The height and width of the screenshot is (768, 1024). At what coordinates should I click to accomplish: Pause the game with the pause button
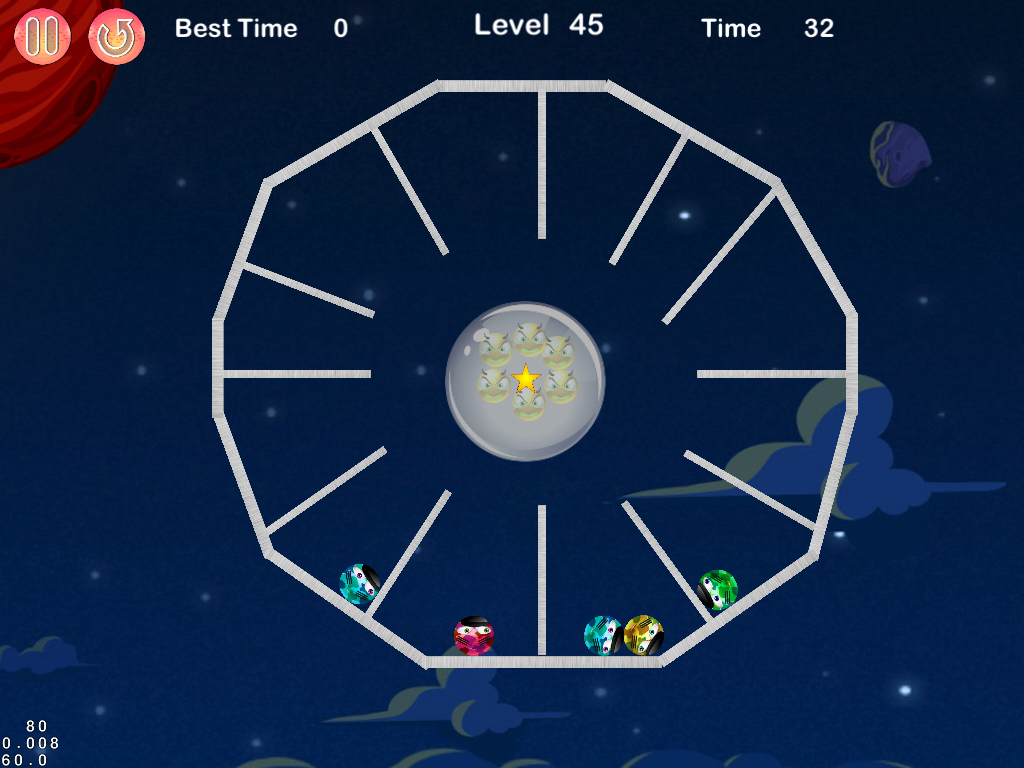(41, 36)
